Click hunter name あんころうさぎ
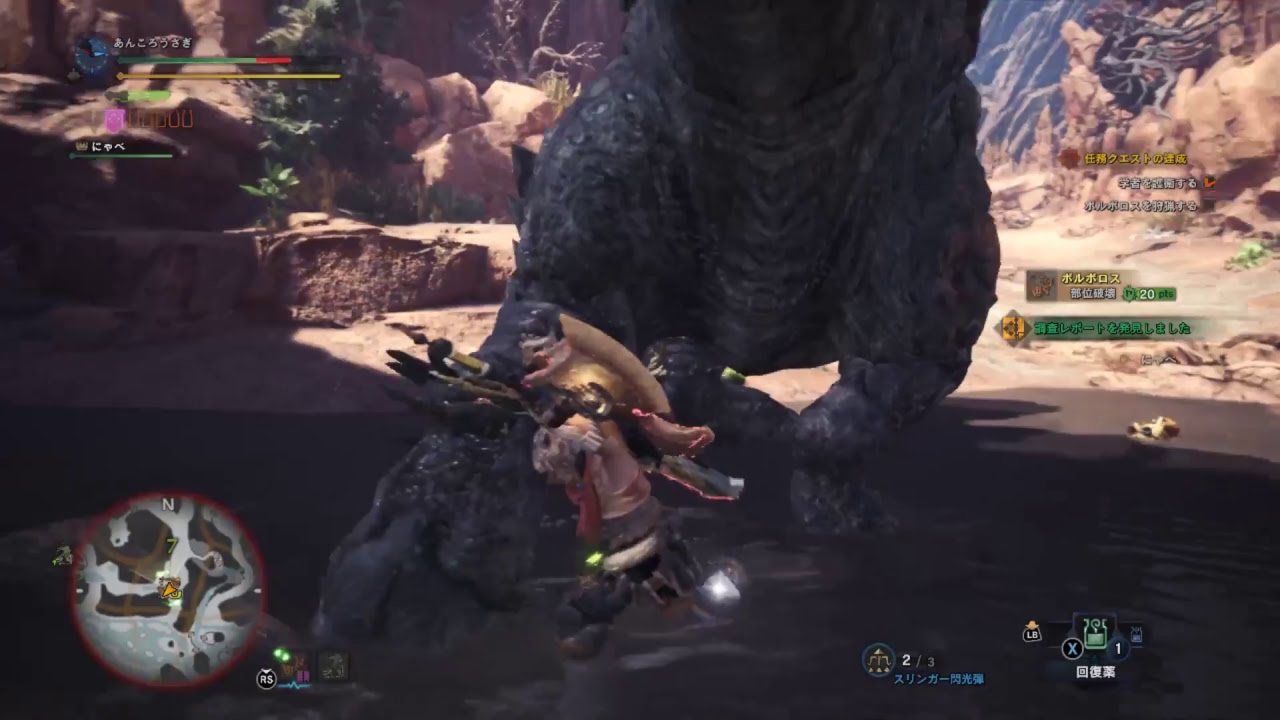Screen dimensions: 1280x720 152,44
